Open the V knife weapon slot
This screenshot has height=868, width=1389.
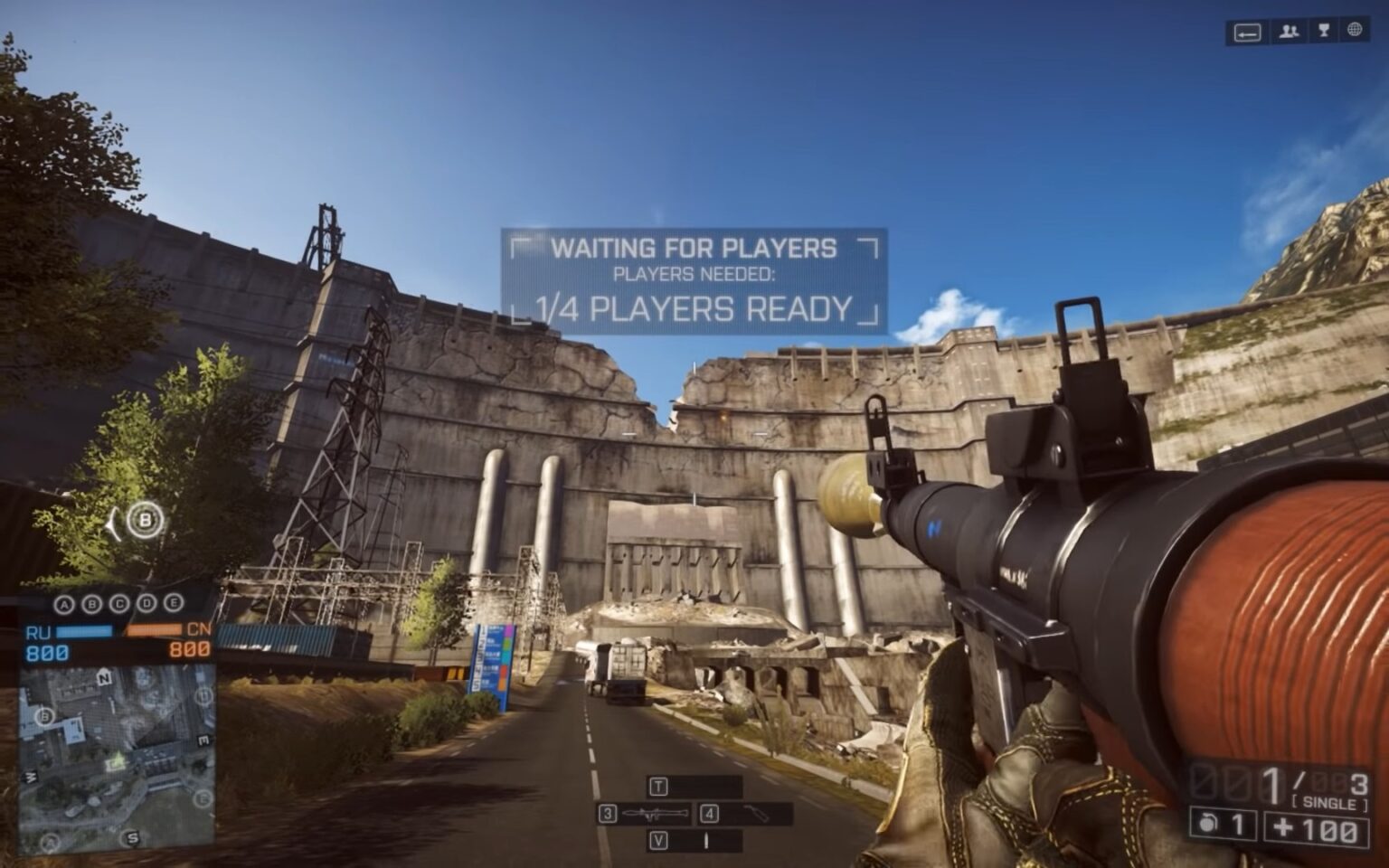pyautogui.click(x=659, y=839)
